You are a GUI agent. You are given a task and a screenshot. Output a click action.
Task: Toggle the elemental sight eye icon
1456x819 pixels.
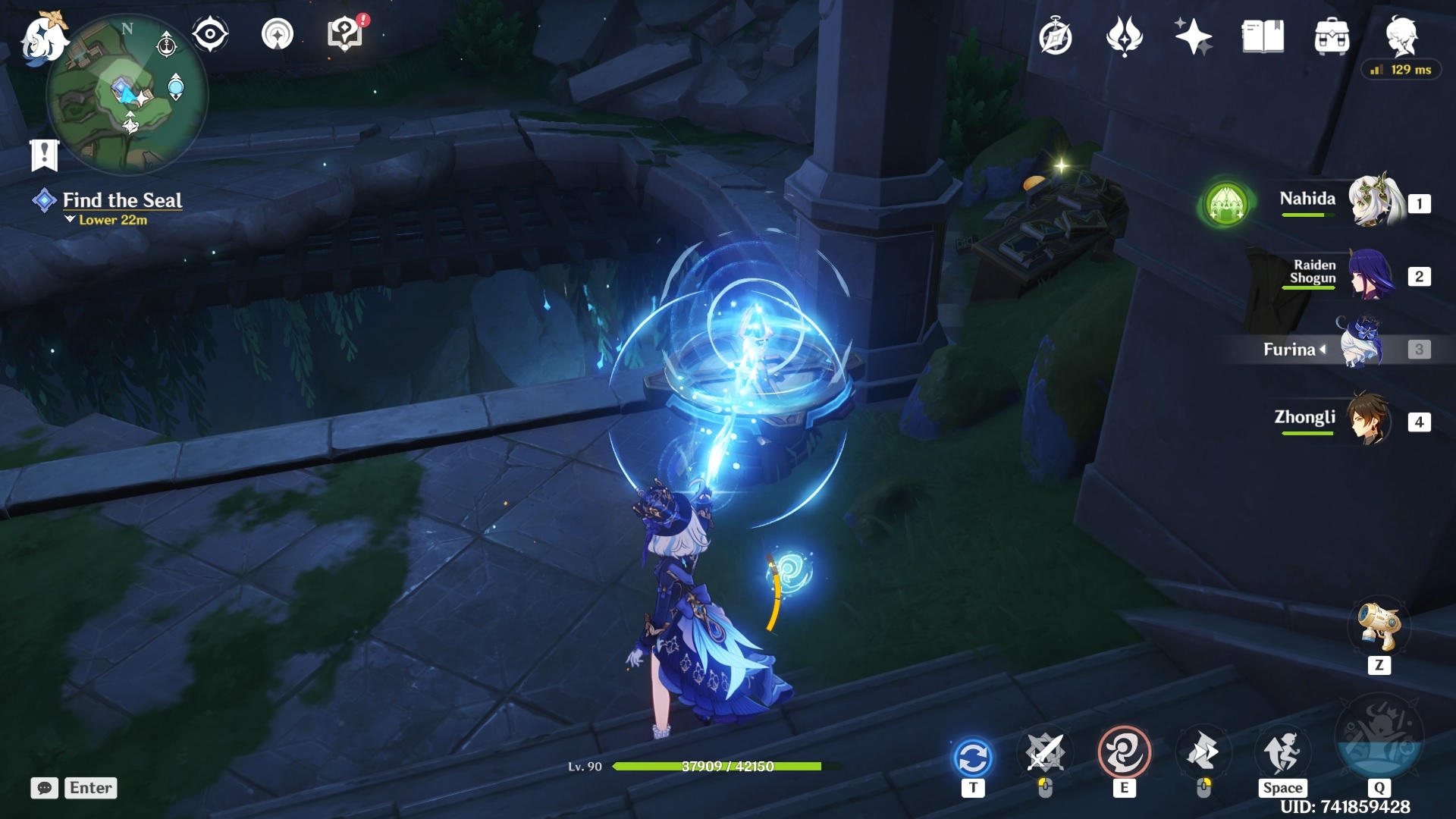tap(210, 34)
